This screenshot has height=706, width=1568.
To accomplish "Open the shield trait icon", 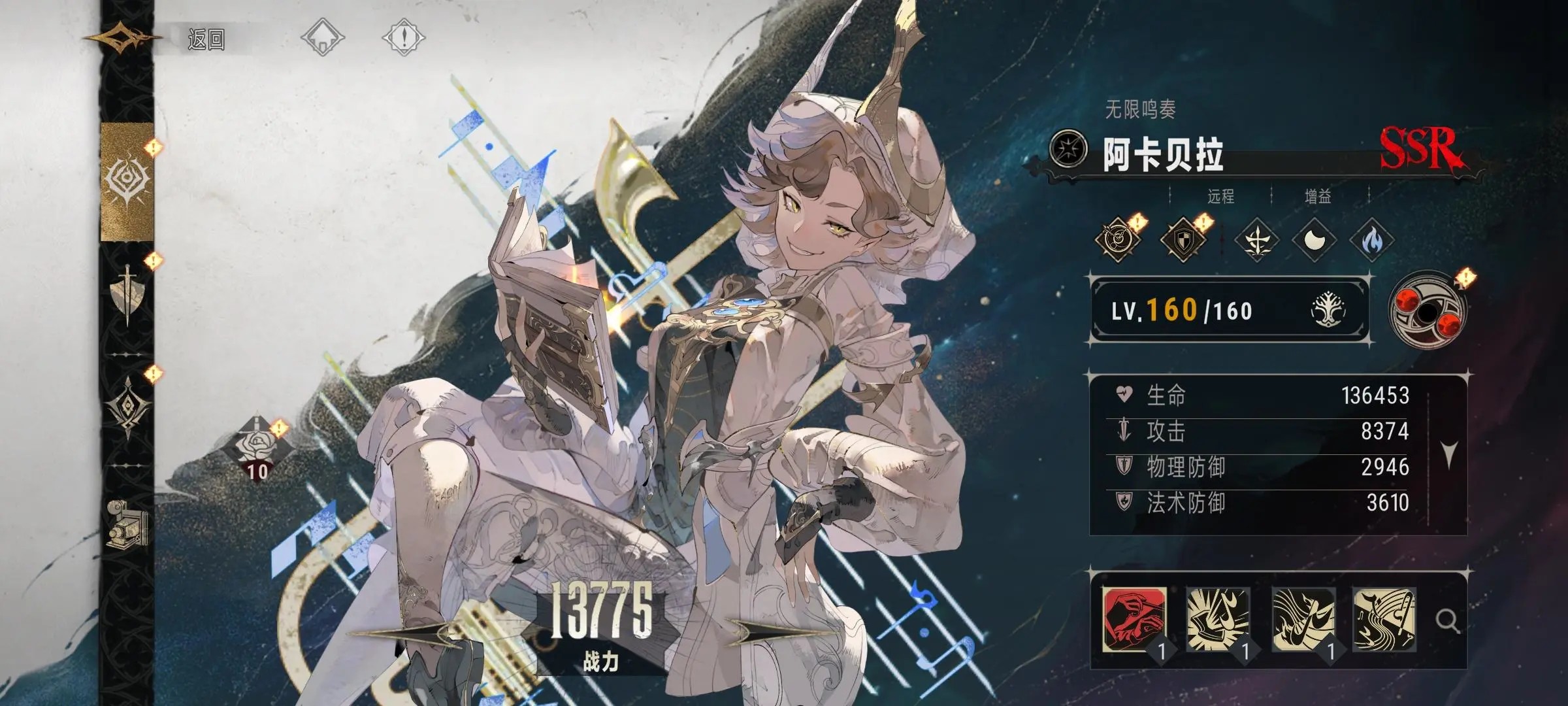I will coord(1182,240).
